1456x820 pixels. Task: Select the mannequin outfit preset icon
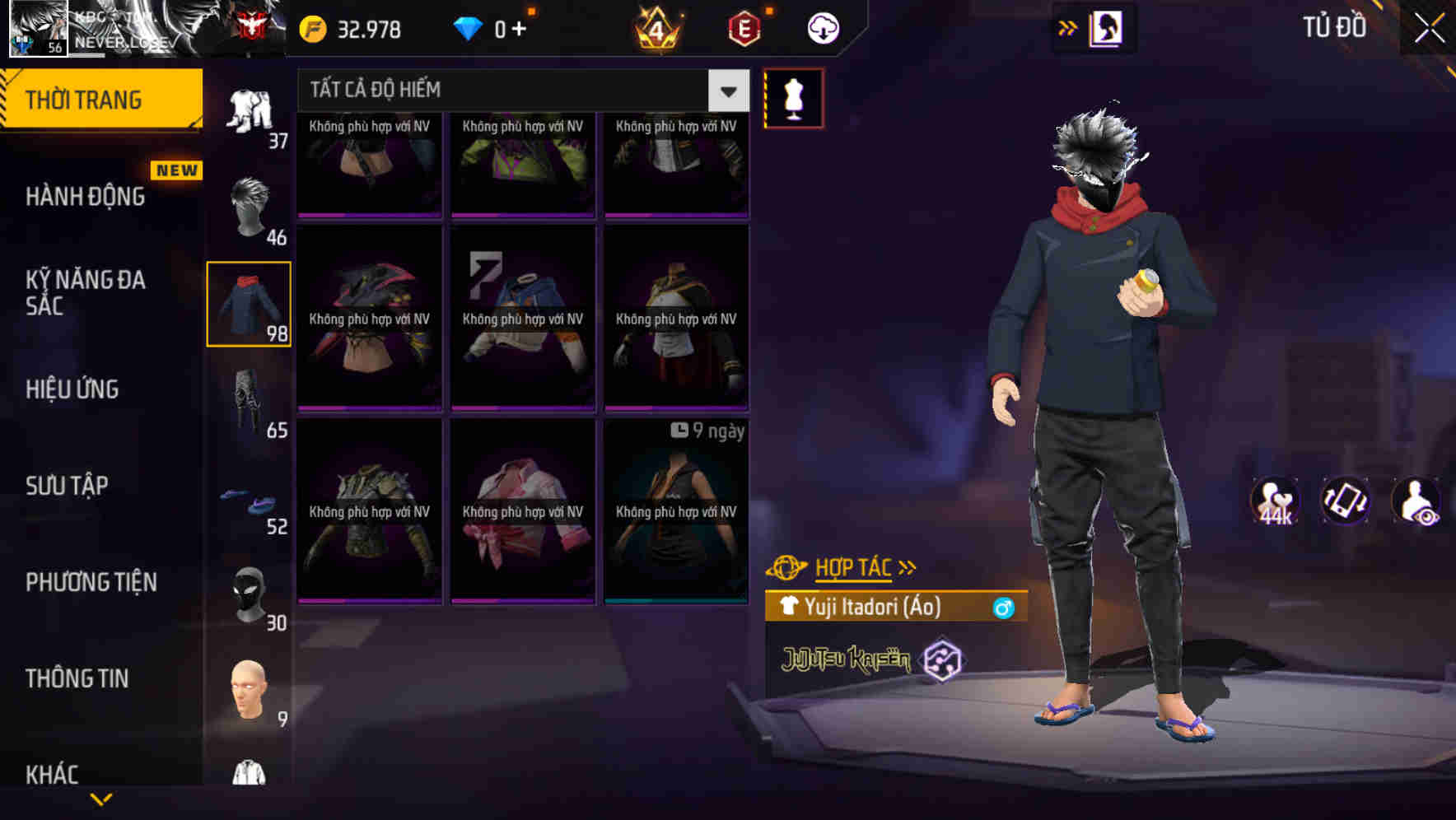(x=793, y=97)
